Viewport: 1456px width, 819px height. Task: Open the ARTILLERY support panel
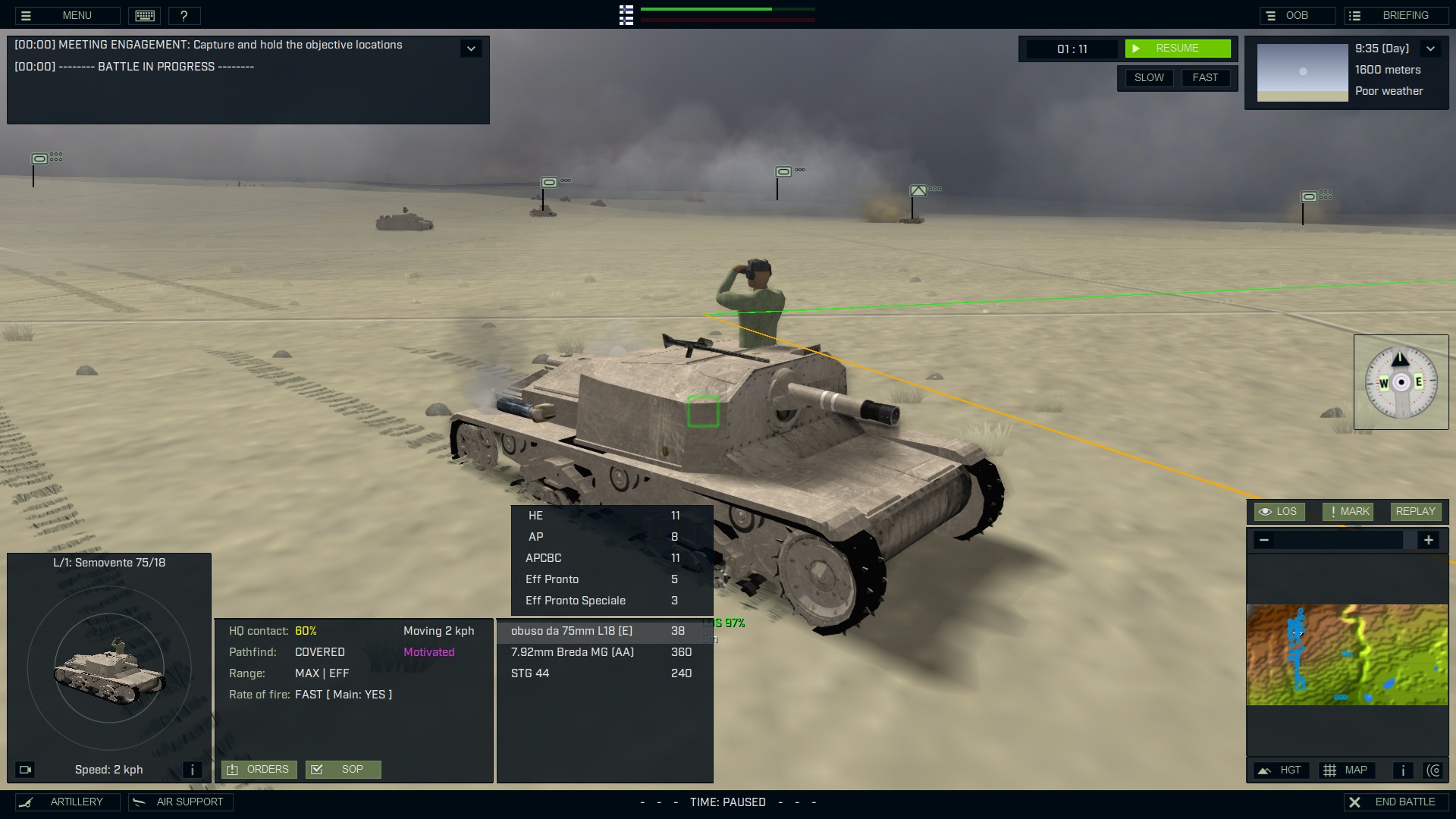(67, 802)
